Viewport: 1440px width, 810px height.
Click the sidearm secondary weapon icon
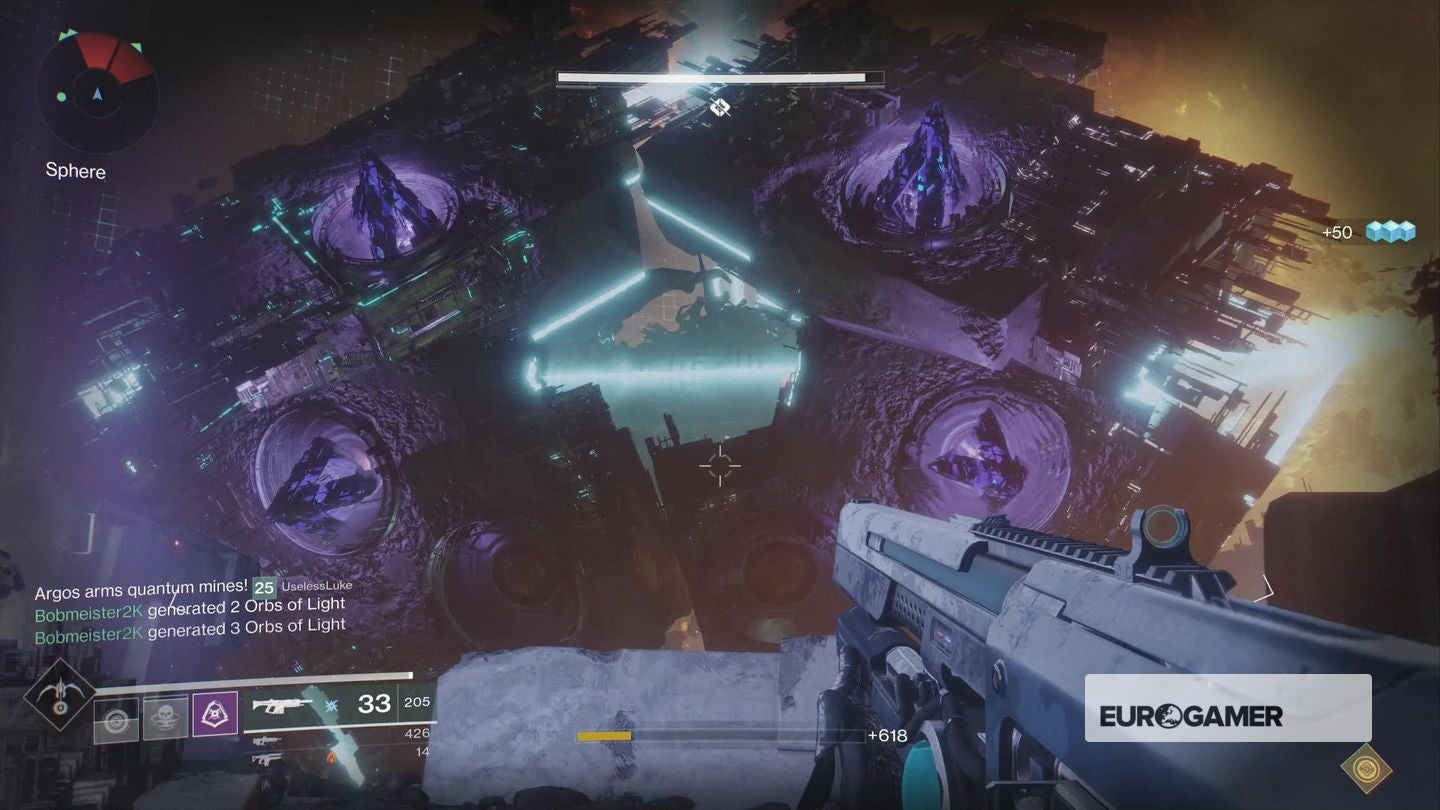click(x=267, y=740)
